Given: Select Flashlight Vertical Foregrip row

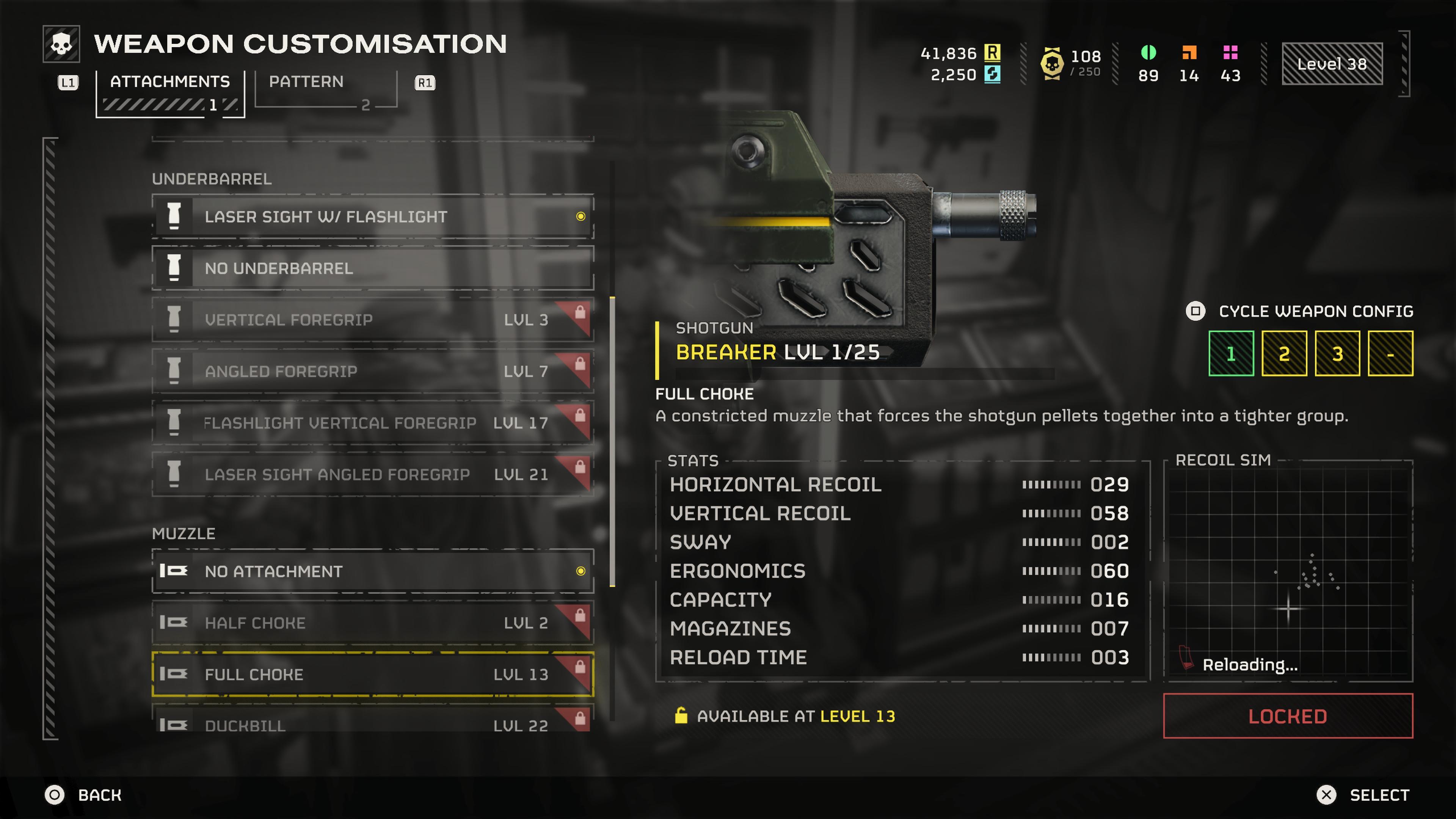Looking at the screenshot, I should 372,423.
